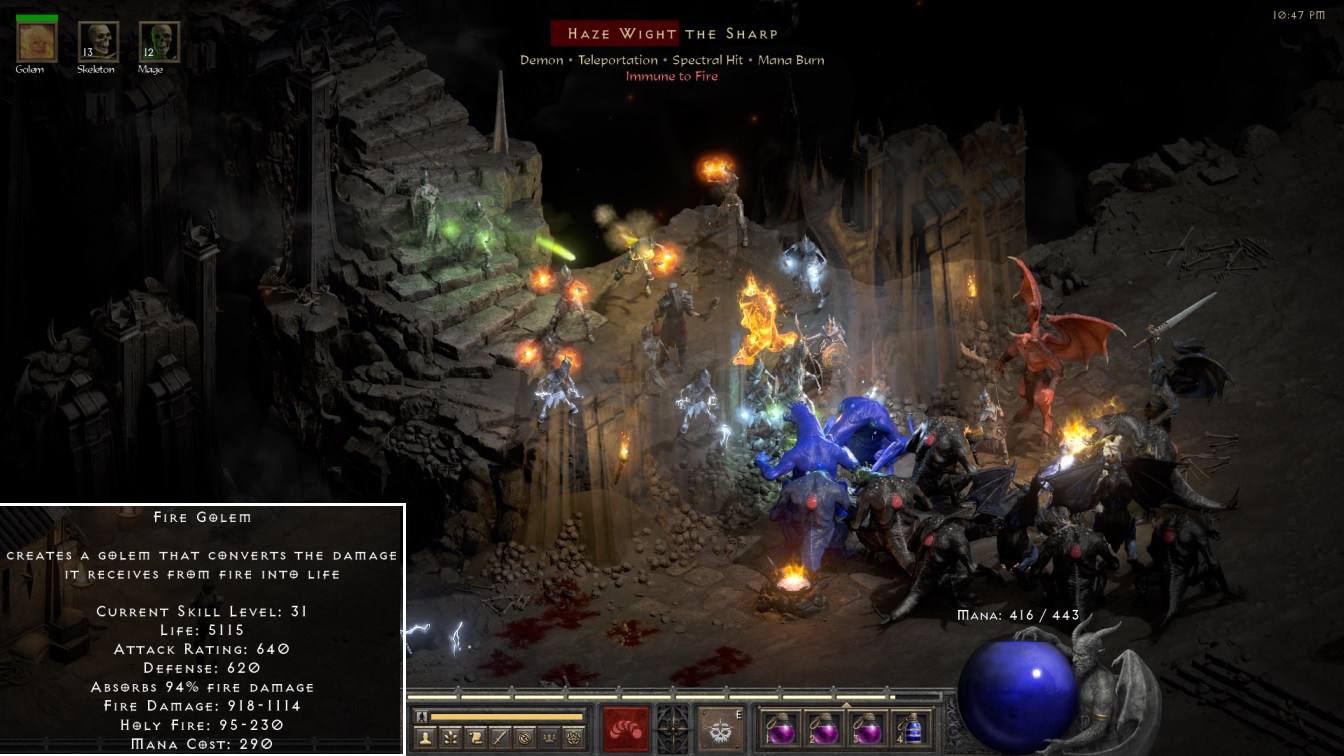Screen dimensions: 1344x756
Task: Open the skill tree branch icon
Action: [450, 739]
